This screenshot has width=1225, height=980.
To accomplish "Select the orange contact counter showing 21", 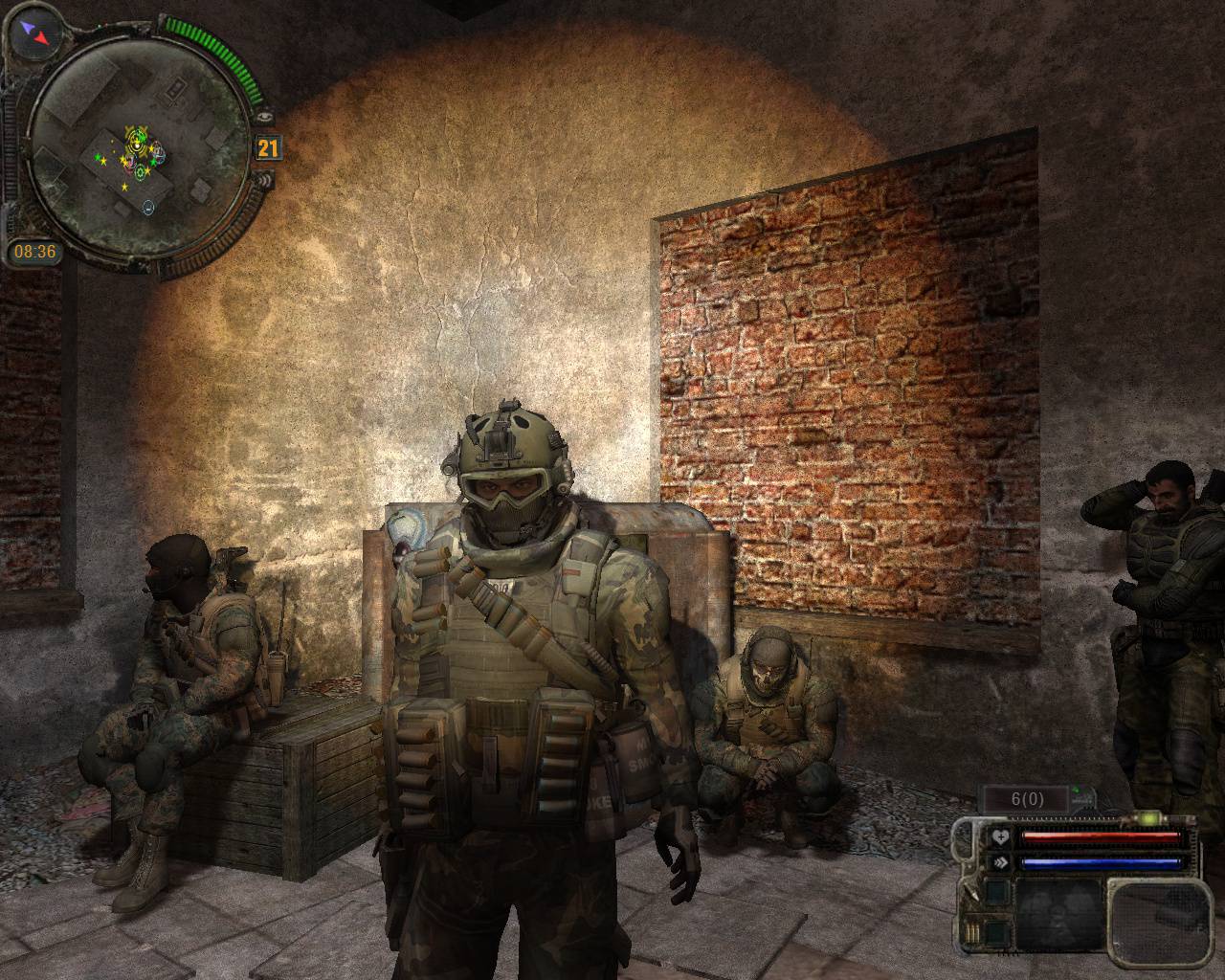I will point(268,147).
